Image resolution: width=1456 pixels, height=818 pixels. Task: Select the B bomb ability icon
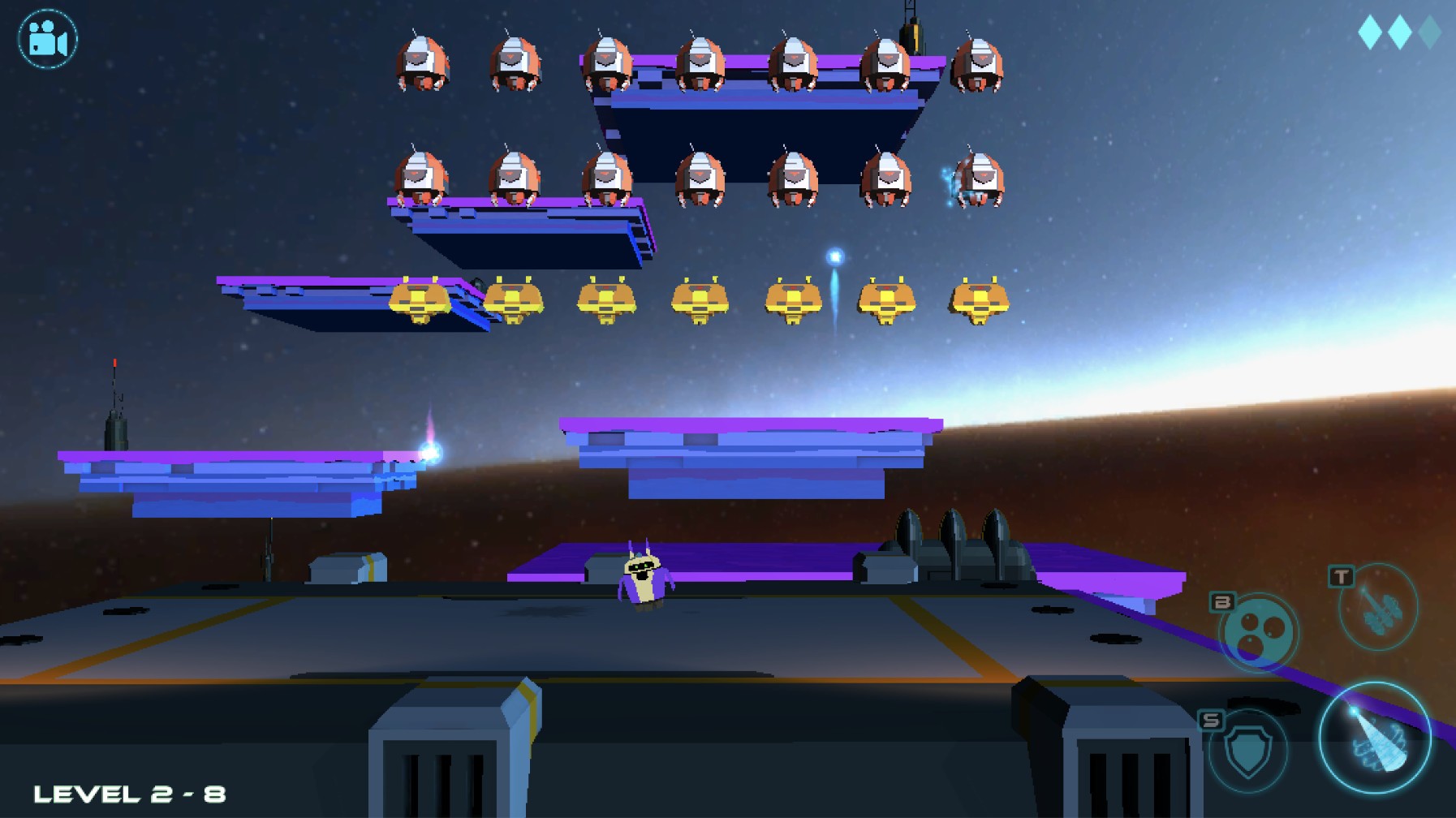pyautogui.click(x=1258, y=631)
